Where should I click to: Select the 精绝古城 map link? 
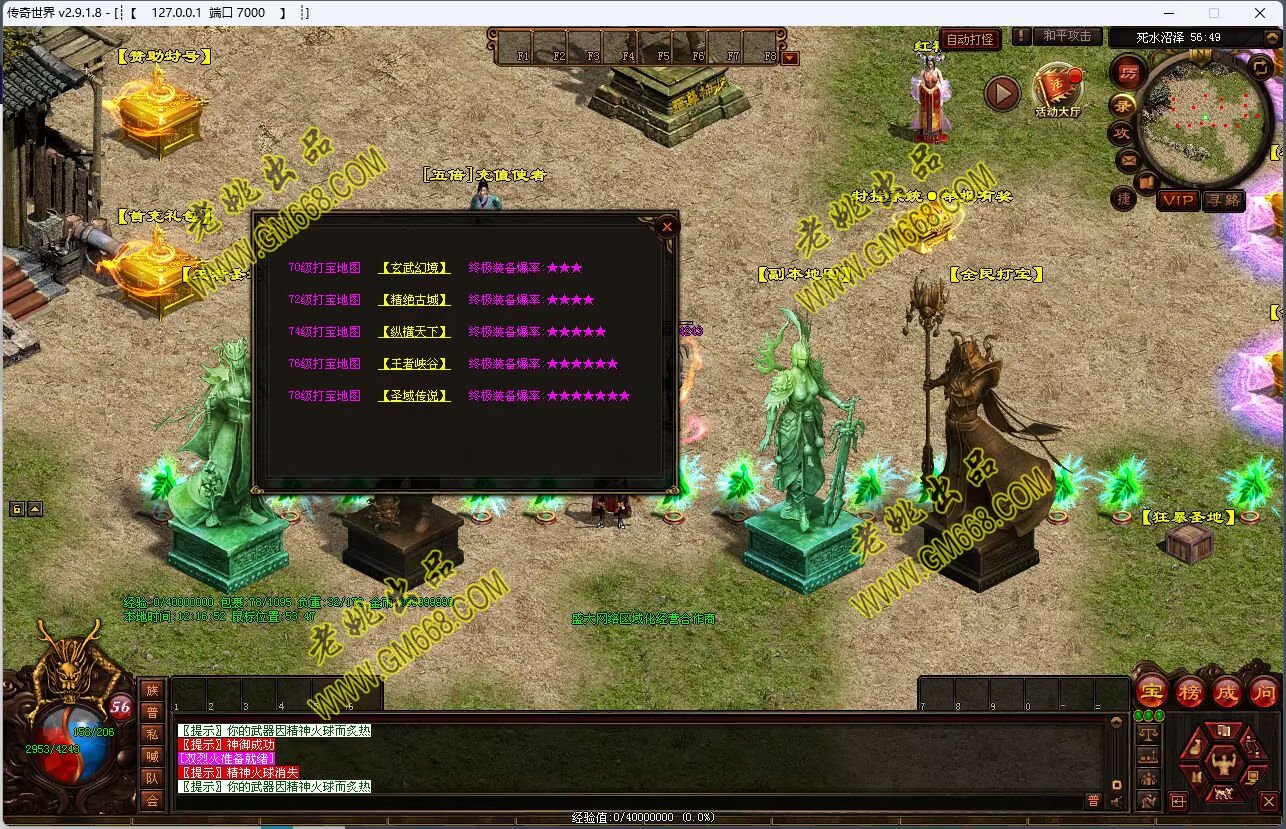point(414,300)
